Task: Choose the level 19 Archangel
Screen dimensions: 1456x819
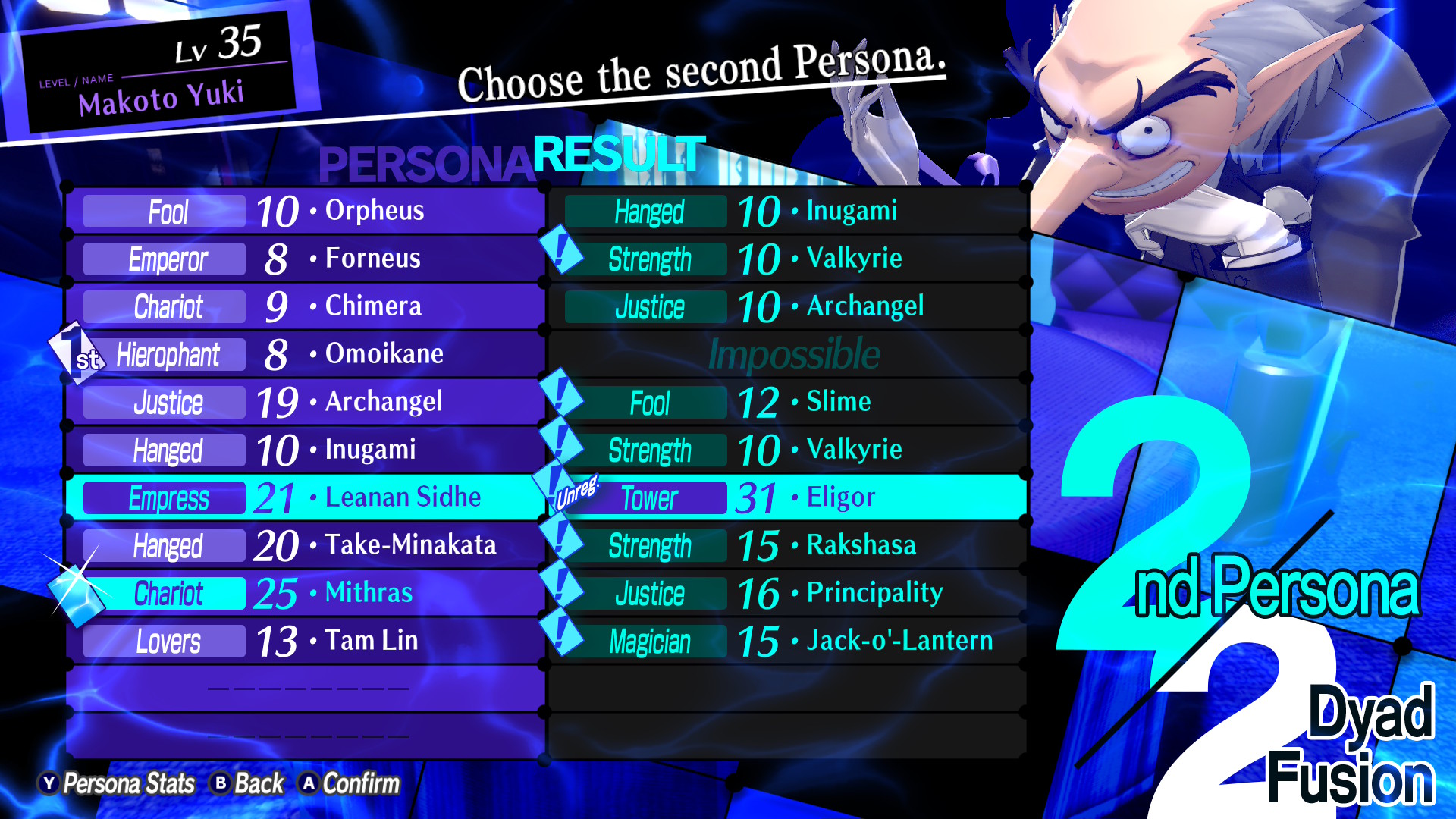Action: click(x=305, y=402)
